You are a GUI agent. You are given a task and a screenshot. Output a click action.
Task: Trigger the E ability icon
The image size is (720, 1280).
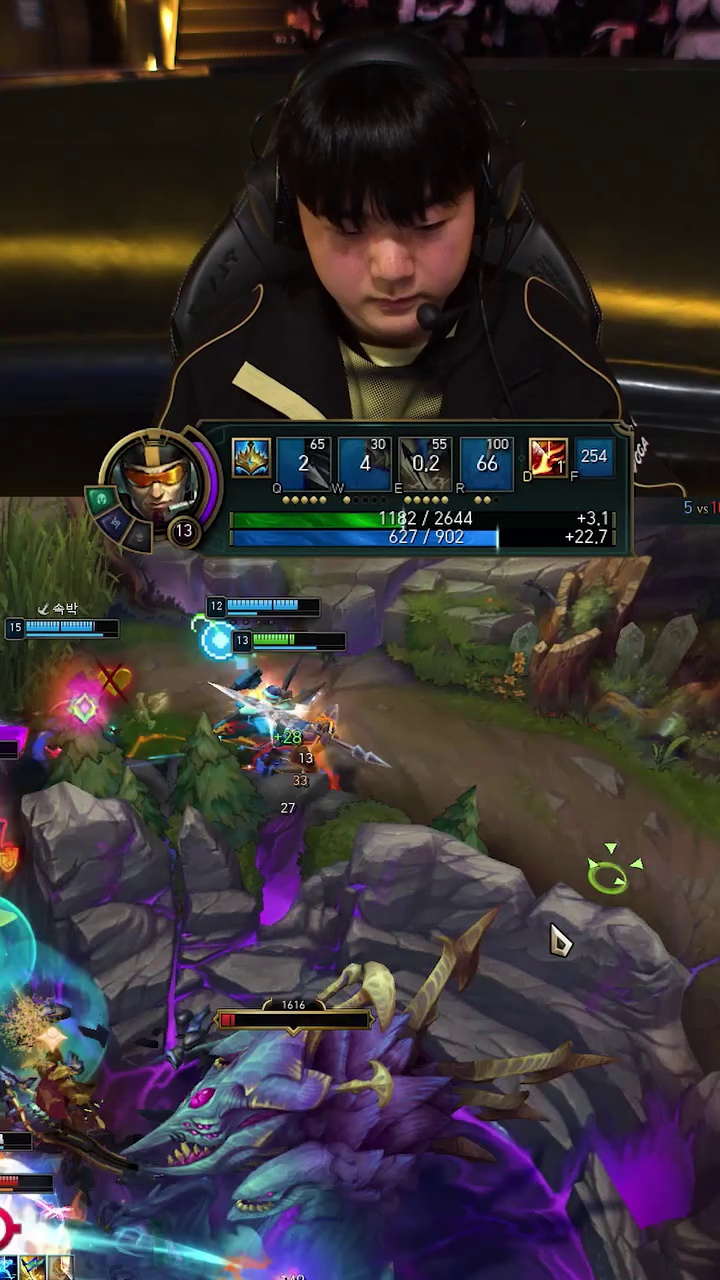425,464
